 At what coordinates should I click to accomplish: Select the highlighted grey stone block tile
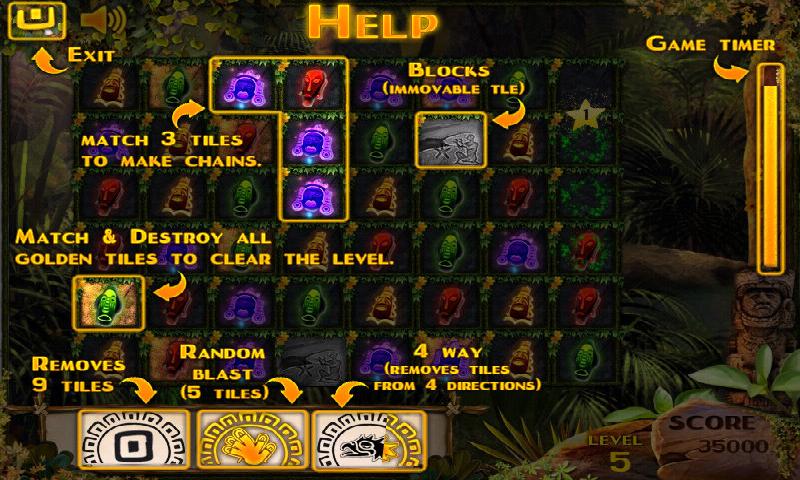[450, 139]
